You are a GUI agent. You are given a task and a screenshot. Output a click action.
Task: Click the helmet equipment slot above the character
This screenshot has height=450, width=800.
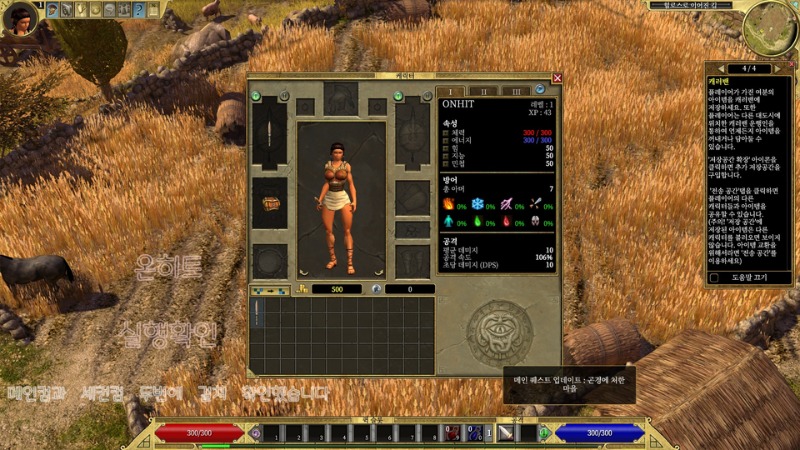341,100
